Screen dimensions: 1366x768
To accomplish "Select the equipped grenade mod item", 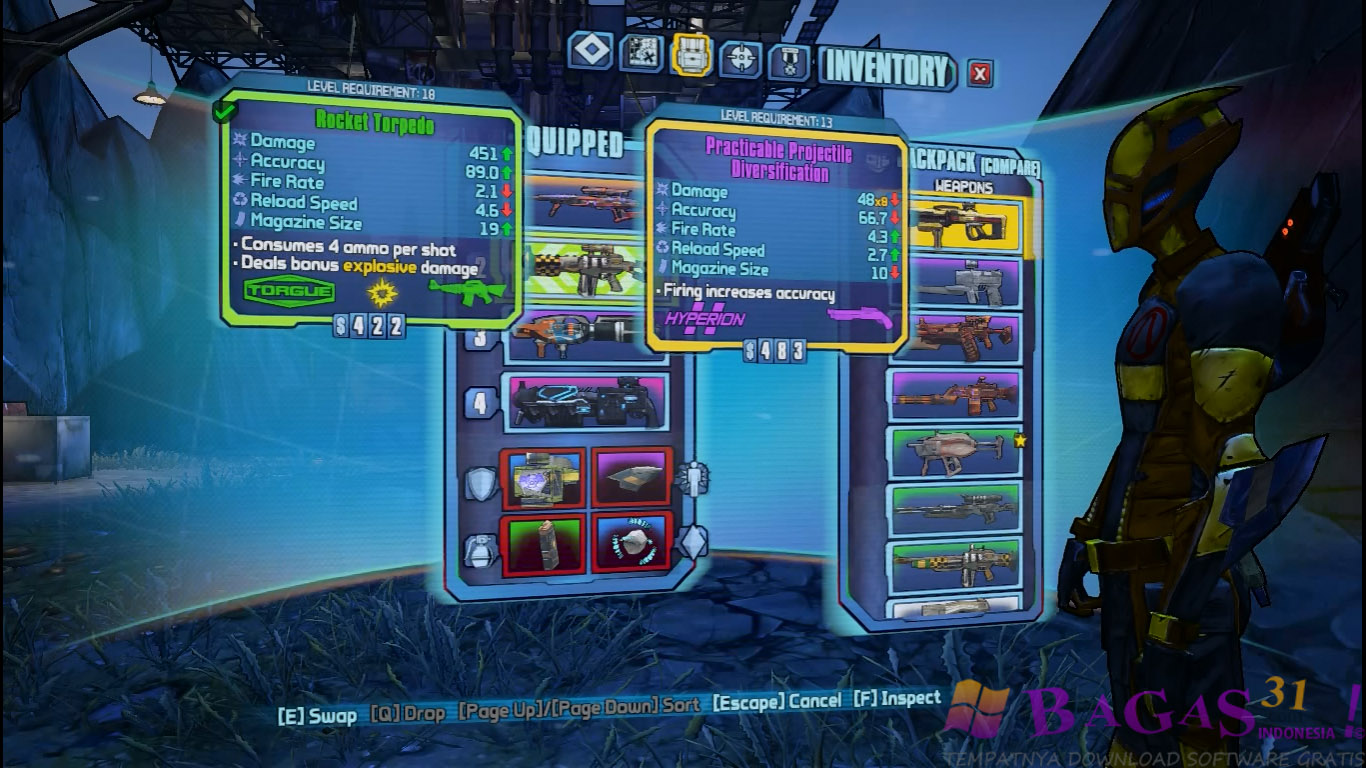I will (542, 544).
